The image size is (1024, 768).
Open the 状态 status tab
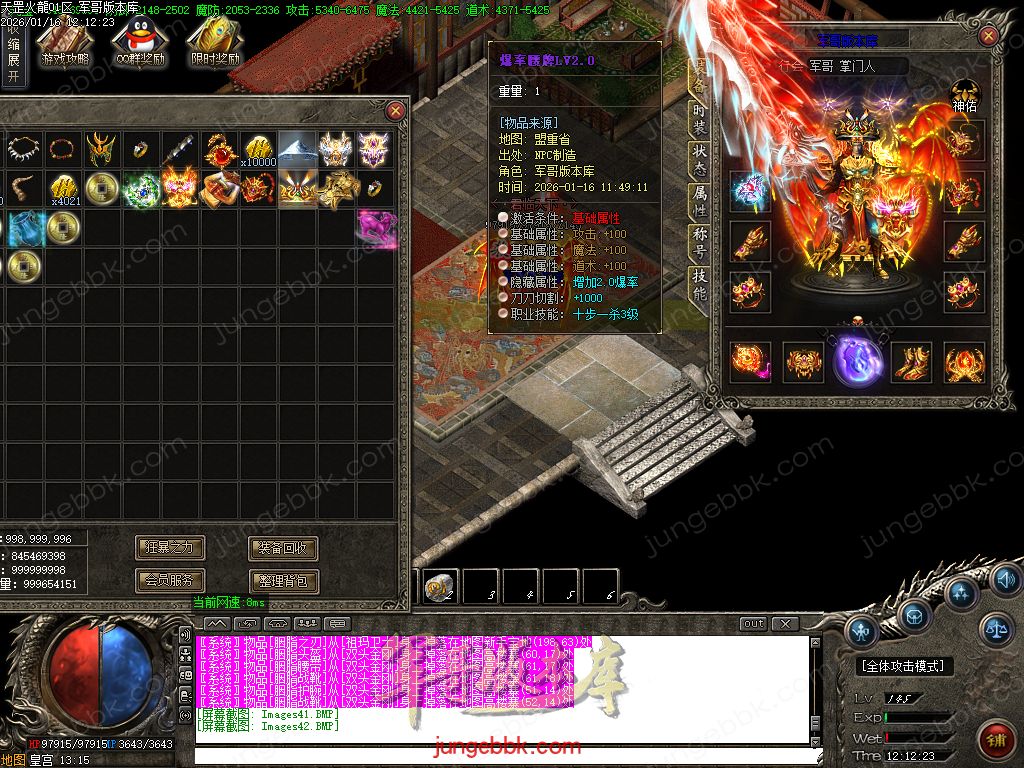pyautogui.click(x=700, y=161)
